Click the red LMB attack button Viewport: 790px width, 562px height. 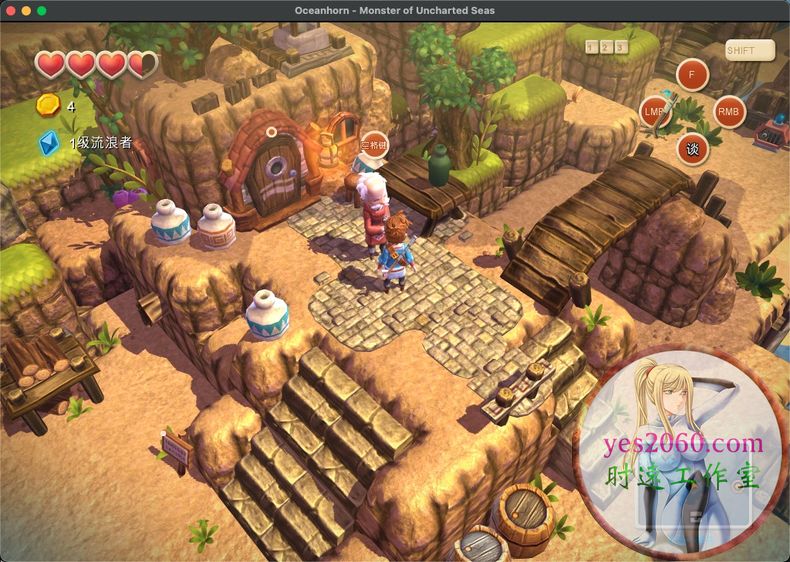(x=655, y=112)
